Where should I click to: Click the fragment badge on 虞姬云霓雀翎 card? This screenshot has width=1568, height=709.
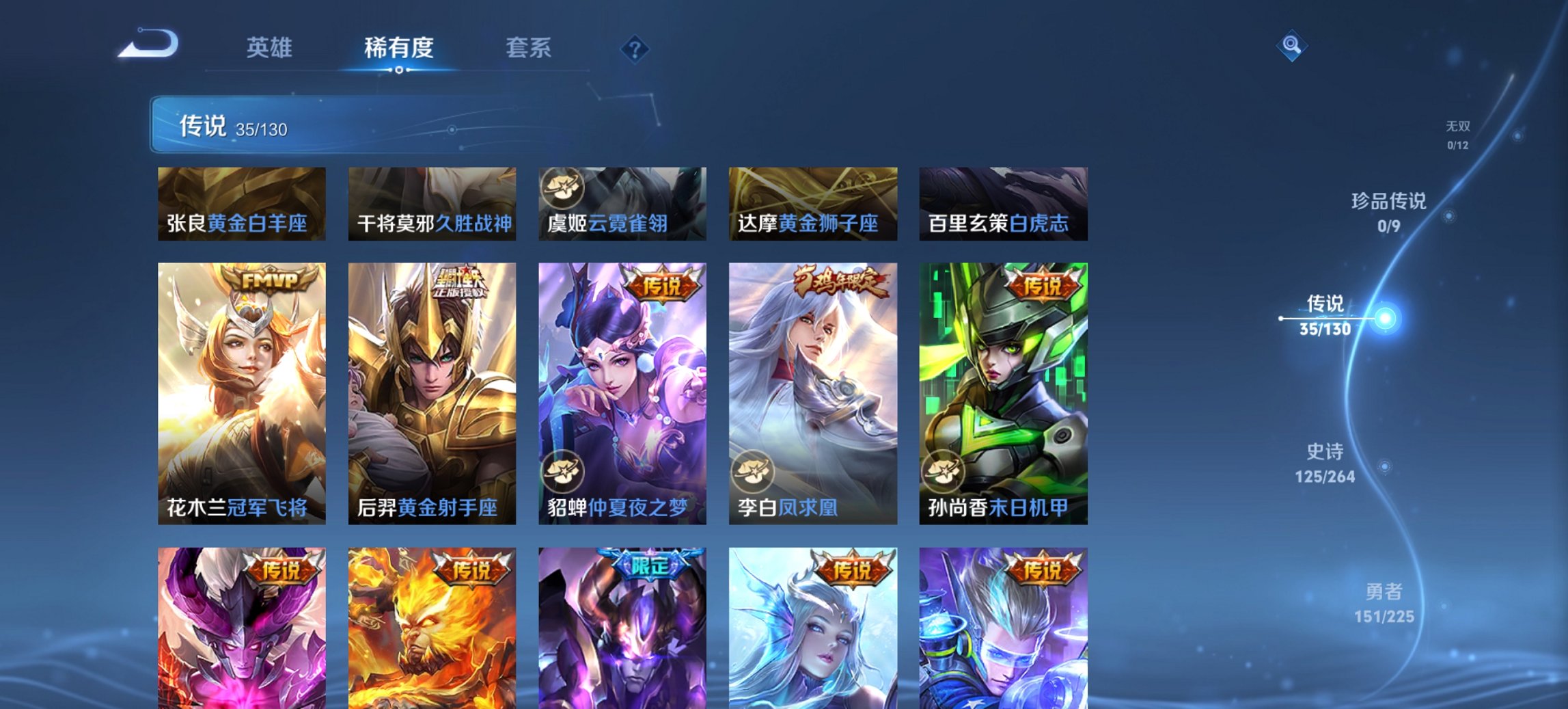[x=564, y=189]
